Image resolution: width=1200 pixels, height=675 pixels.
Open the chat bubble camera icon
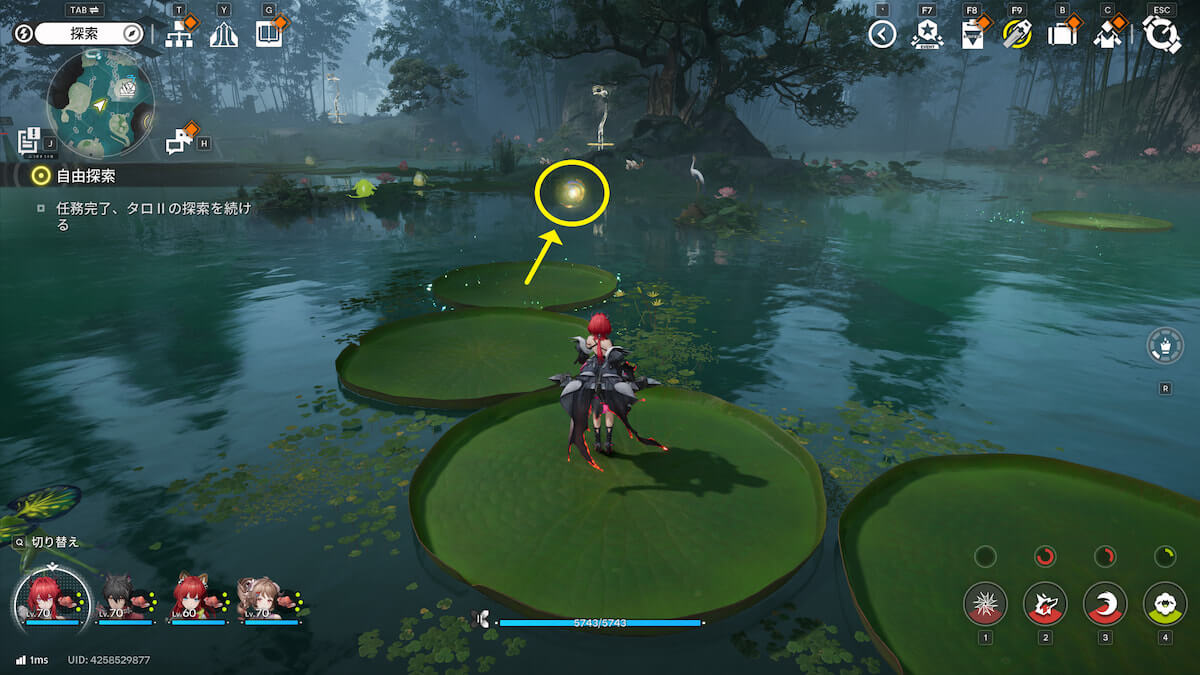coord(179,142)
